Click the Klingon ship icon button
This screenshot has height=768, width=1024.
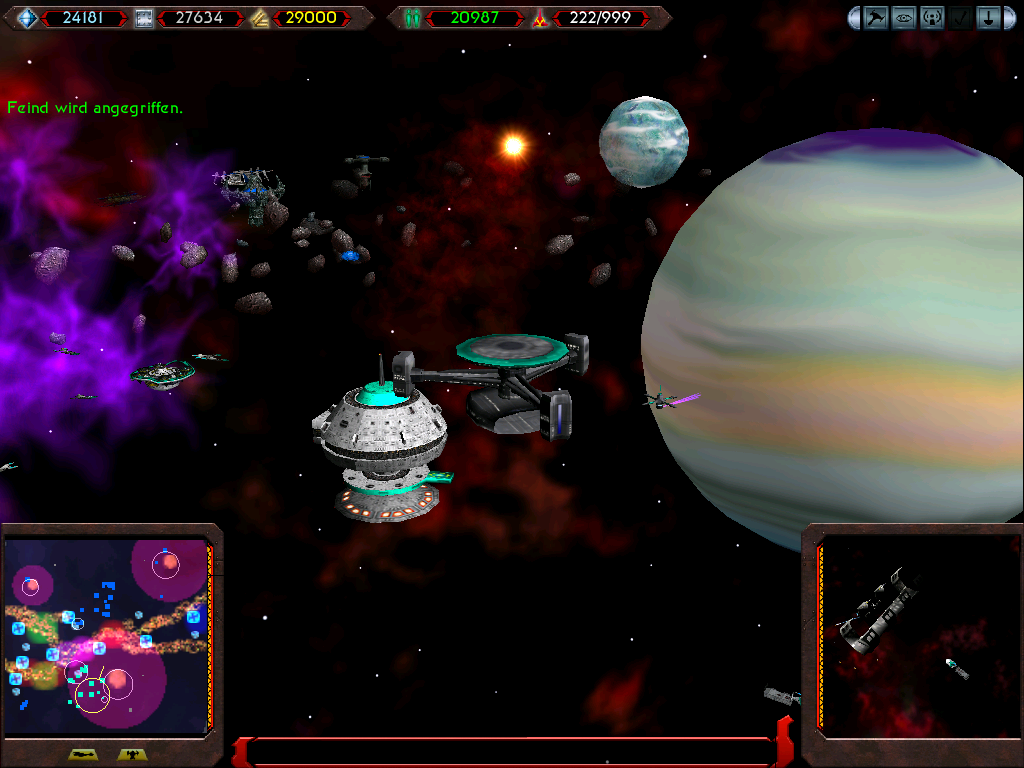point(876,18)
